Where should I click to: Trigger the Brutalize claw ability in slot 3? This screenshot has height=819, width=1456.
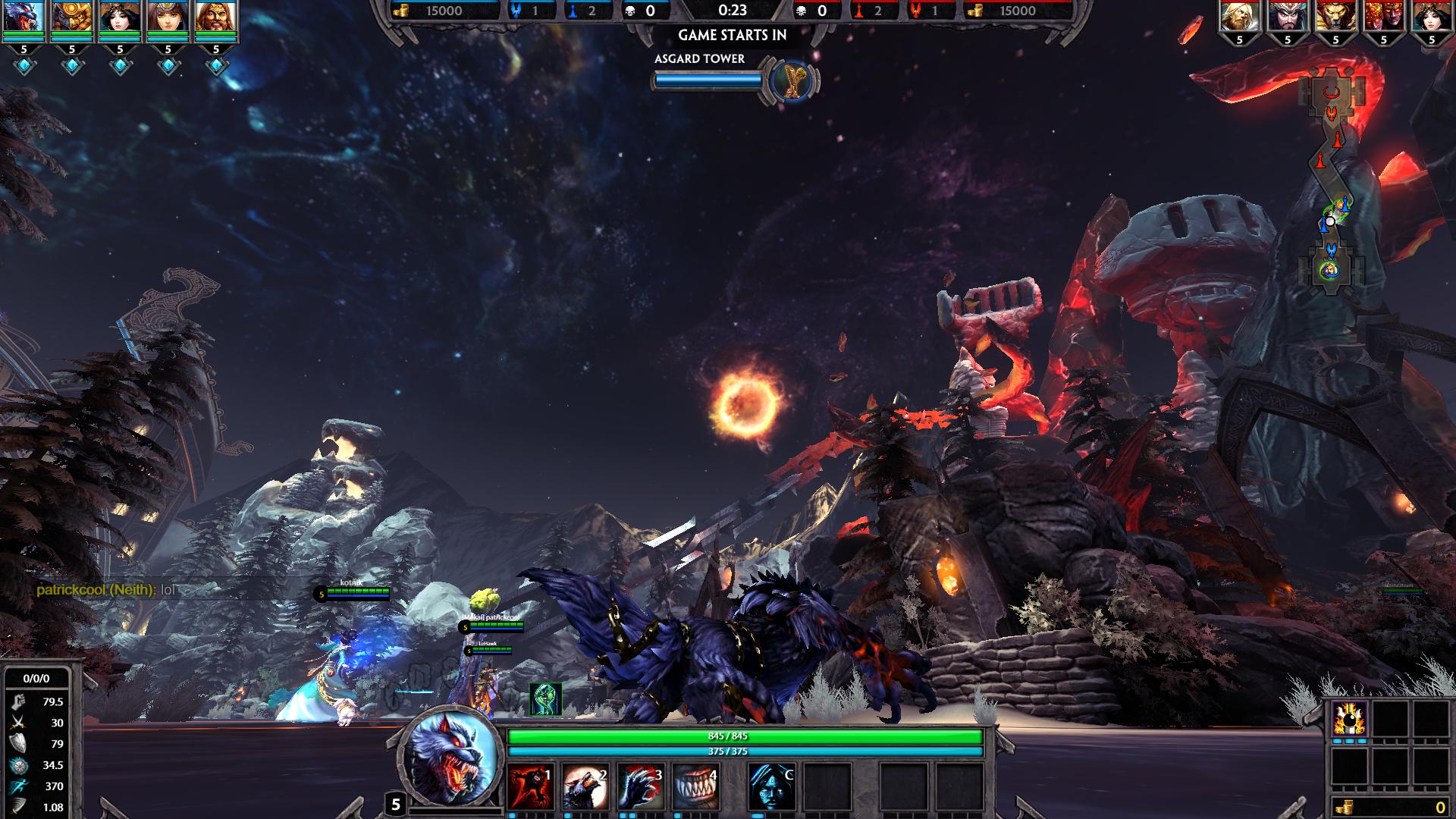click(641, 786)
